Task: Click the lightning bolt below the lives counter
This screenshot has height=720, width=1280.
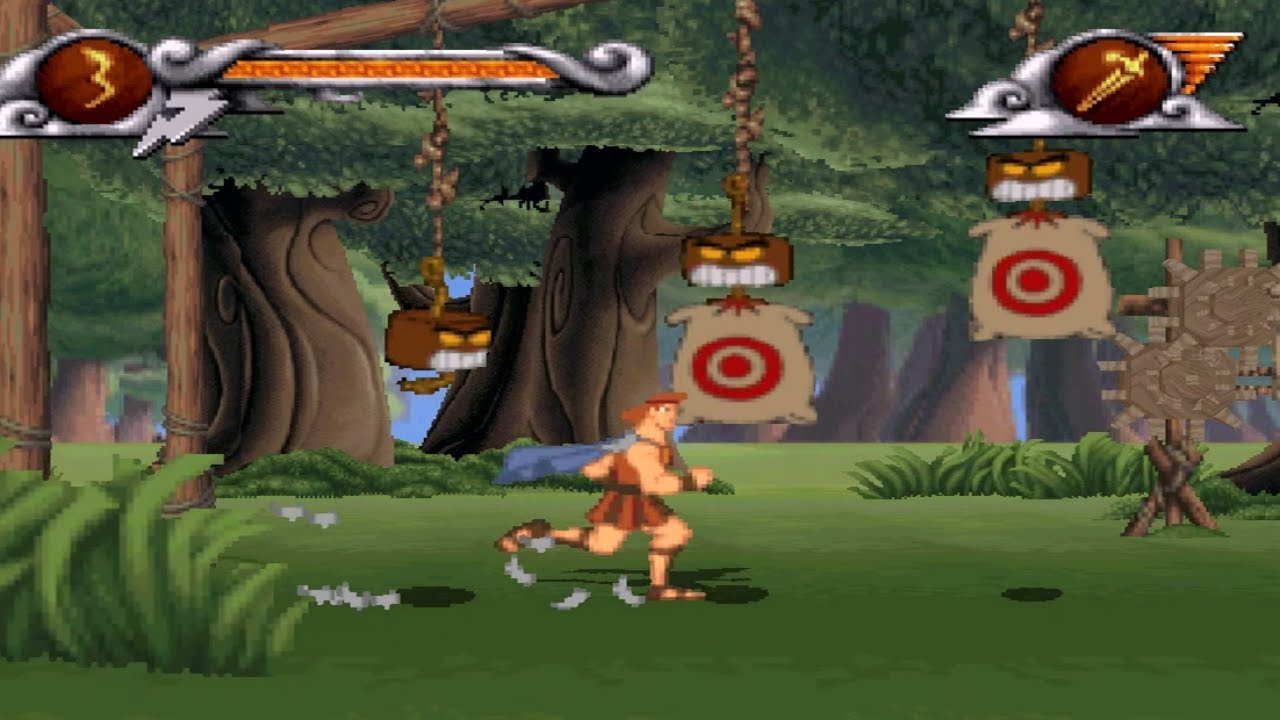Action: pos(177,117)
